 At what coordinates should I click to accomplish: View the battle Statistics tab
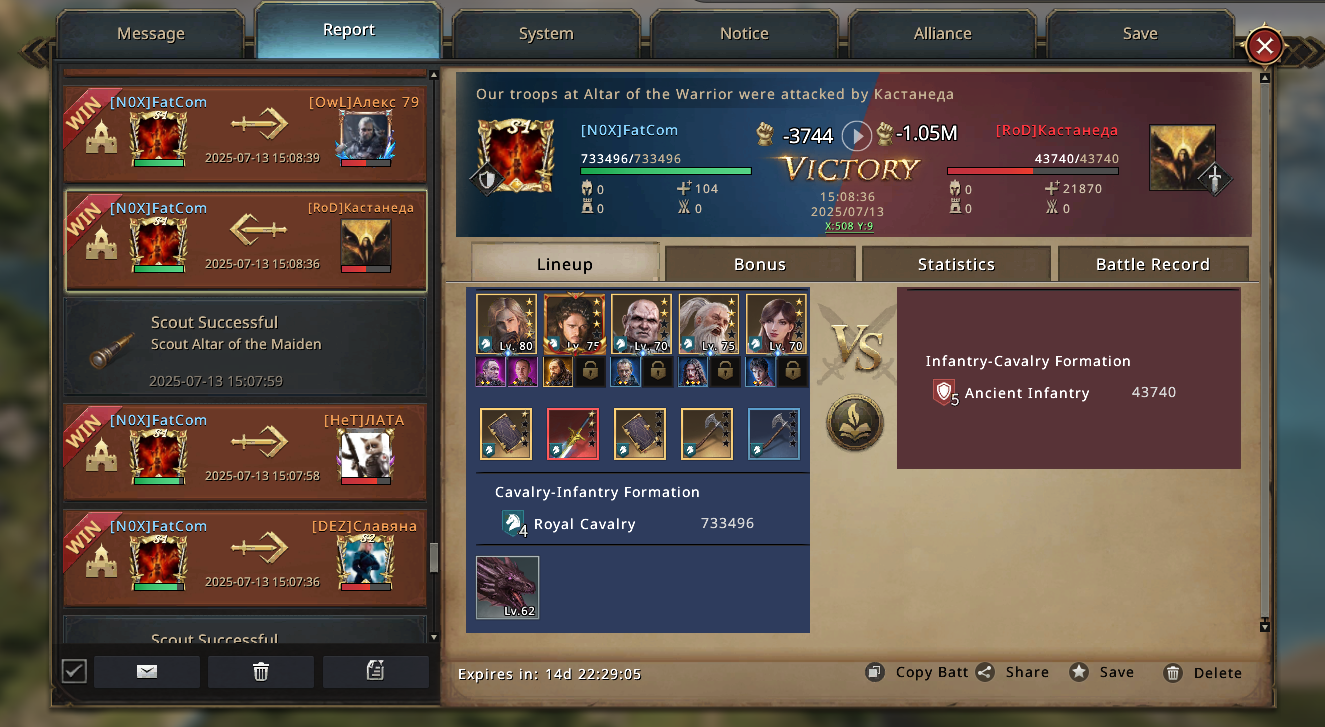click(956, 264)
